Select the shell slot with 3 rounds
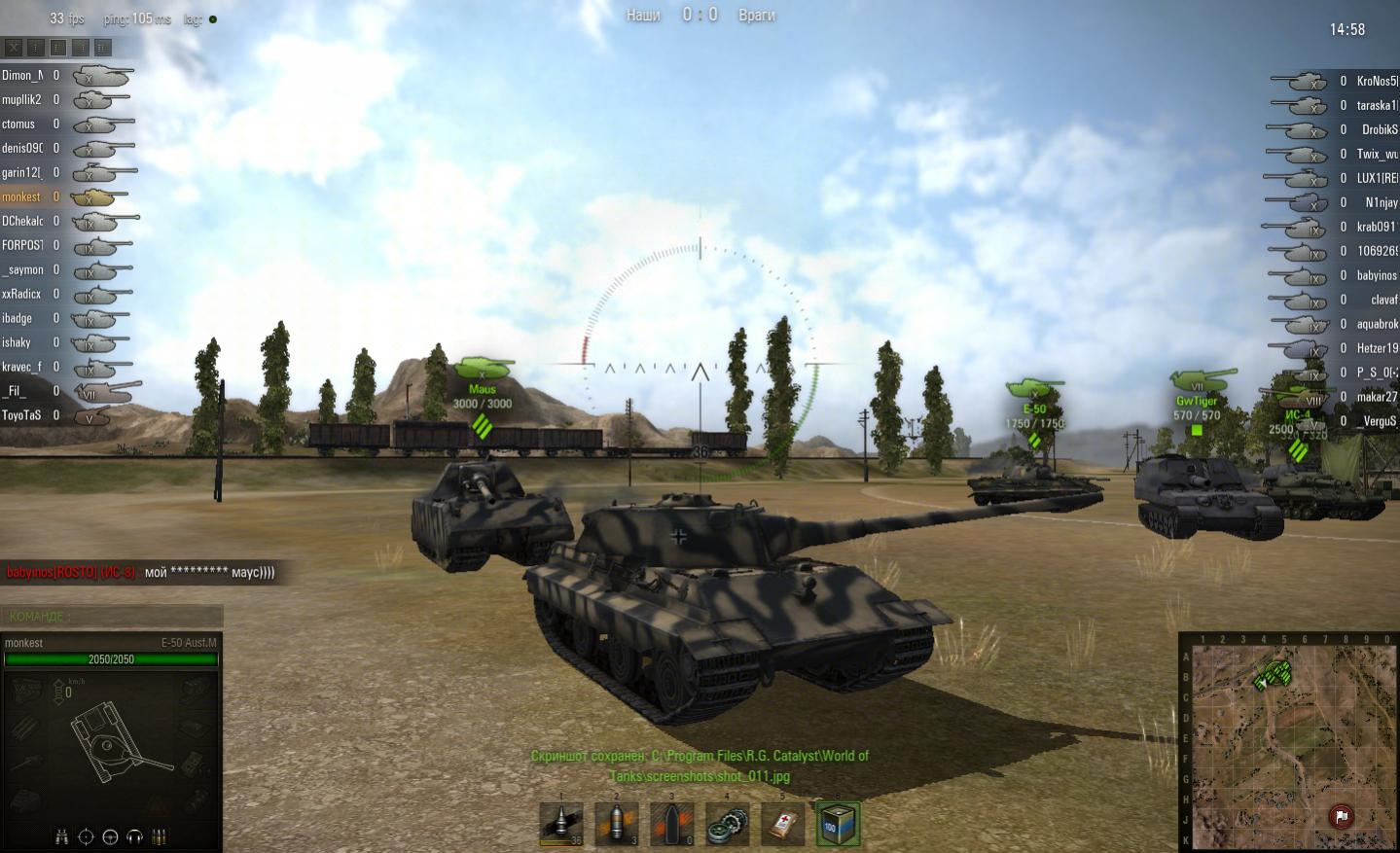Image resolution: width=1400 pixels, height=853 pixels. tap(617, 824)
